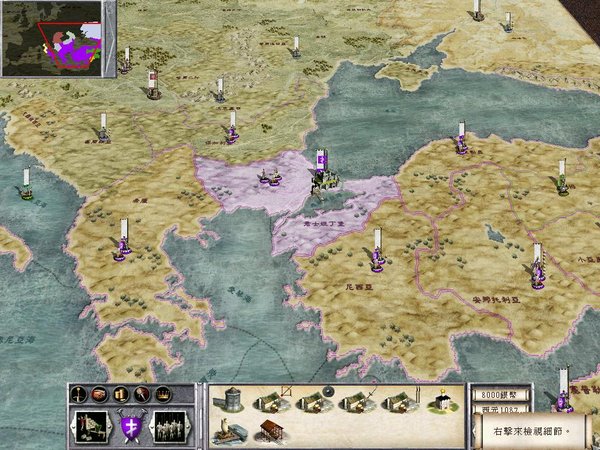The image size is (600, 450).
Task: Open the handshake diplomacy button
Action: [101, 393]
